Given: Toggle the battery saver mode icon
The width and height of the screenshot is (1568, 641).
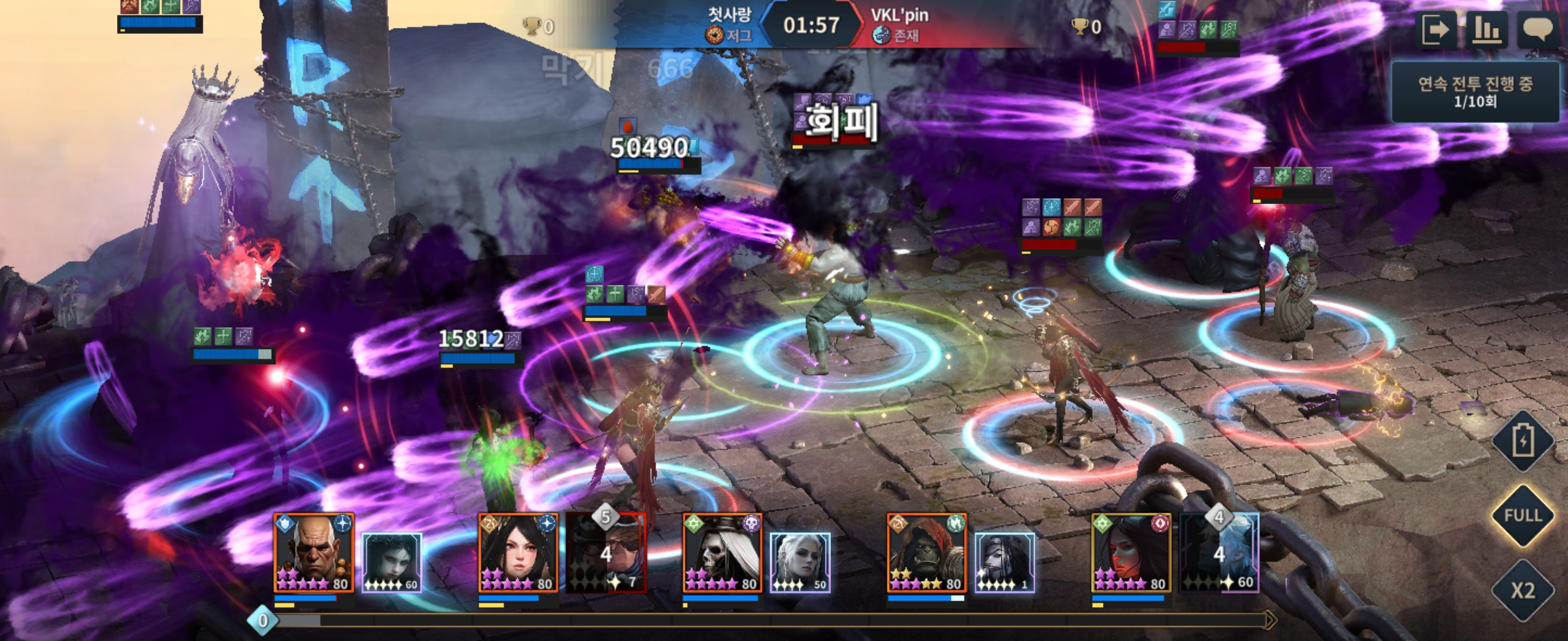Looking at the screenshot, I should coord(1522,440).
